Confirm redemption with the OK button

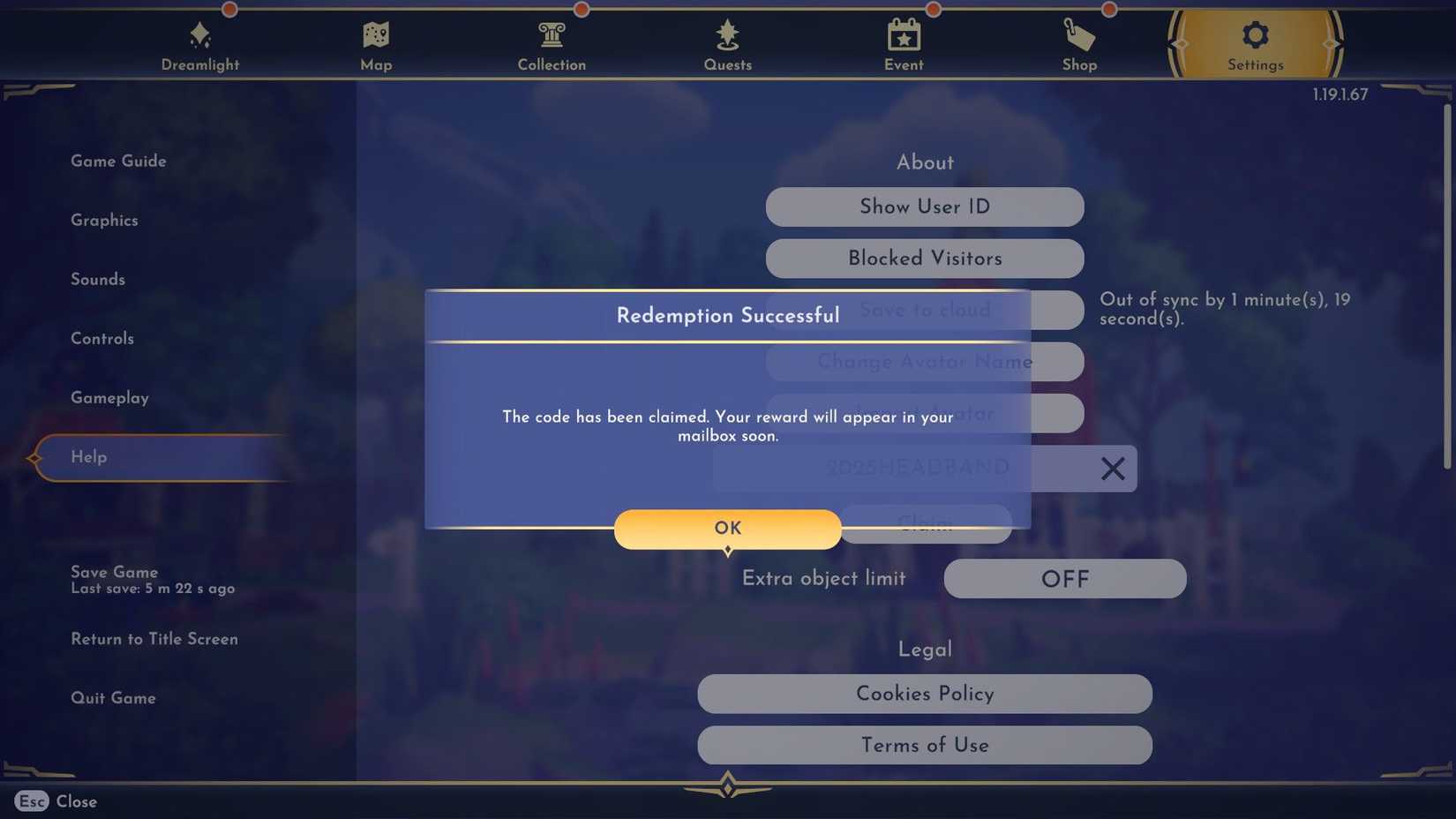[727, 528]
